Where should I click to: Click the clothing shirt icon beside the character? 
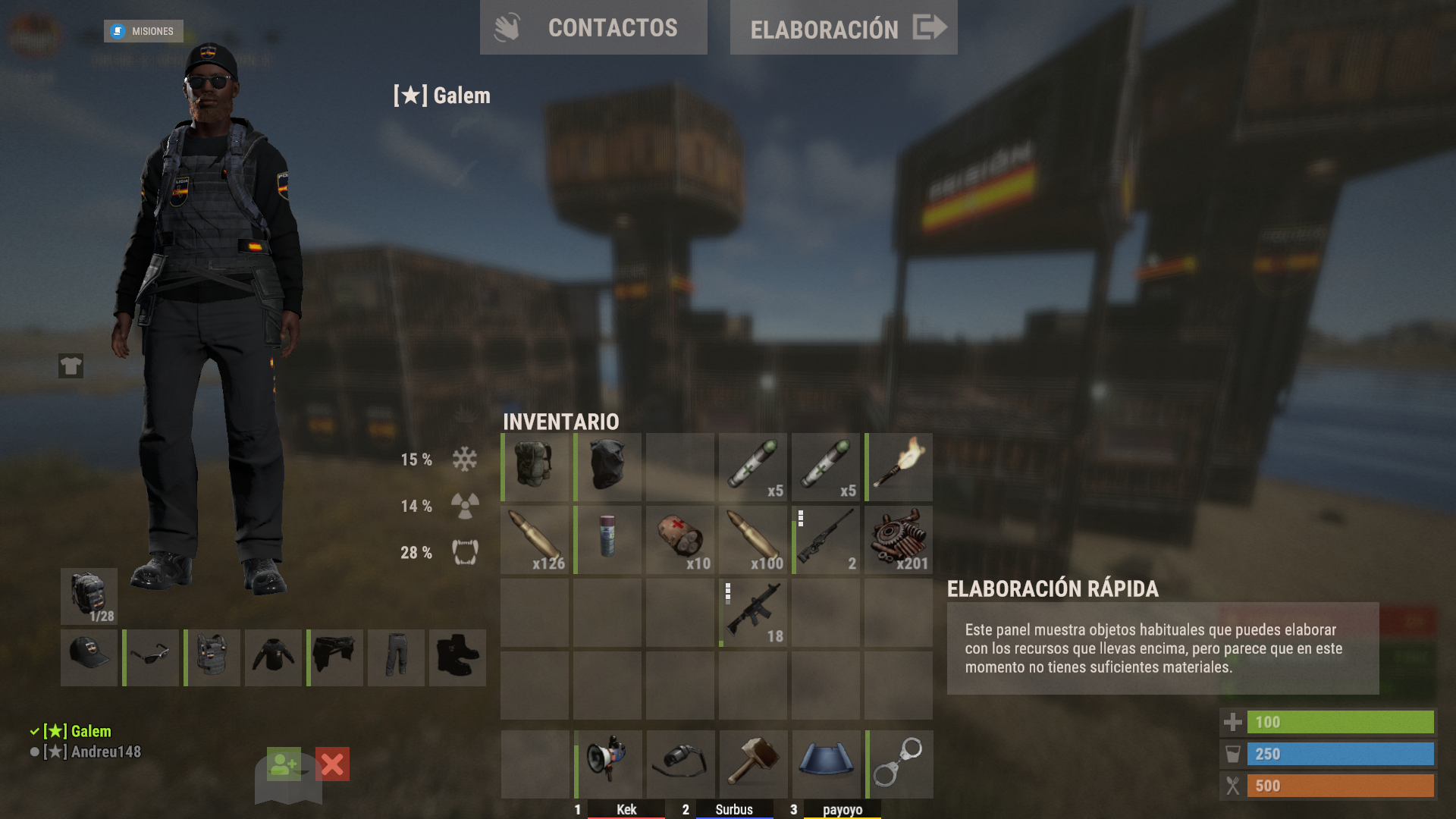pyautogui.click(x=70, y=366)
